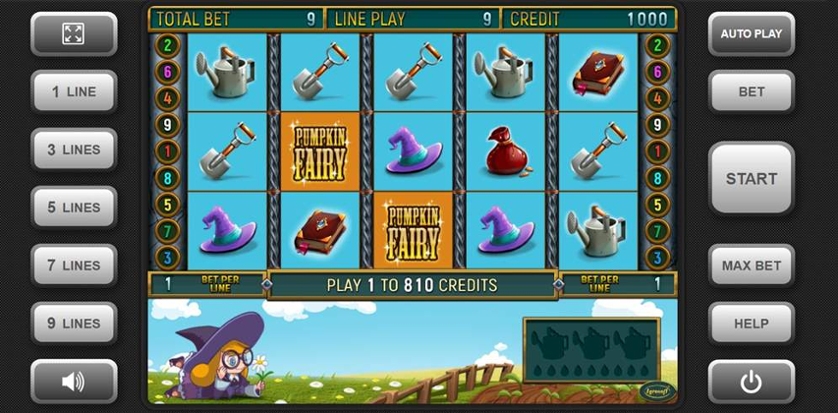Select Max Bet
This screenshot has width=838, height=413.
pyautogui.click(x=751, y=265)
